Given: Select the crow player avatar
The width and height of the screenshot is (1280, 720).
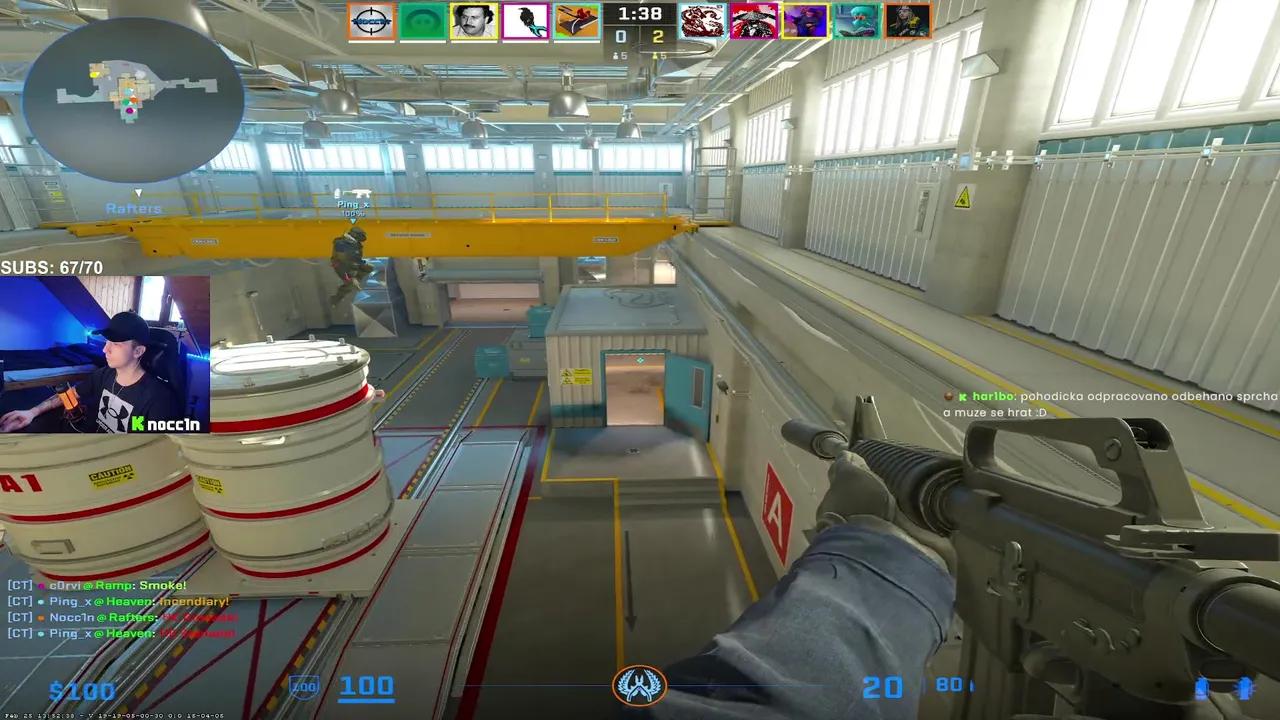Looking at the screenshot, I should coord(527,20).
